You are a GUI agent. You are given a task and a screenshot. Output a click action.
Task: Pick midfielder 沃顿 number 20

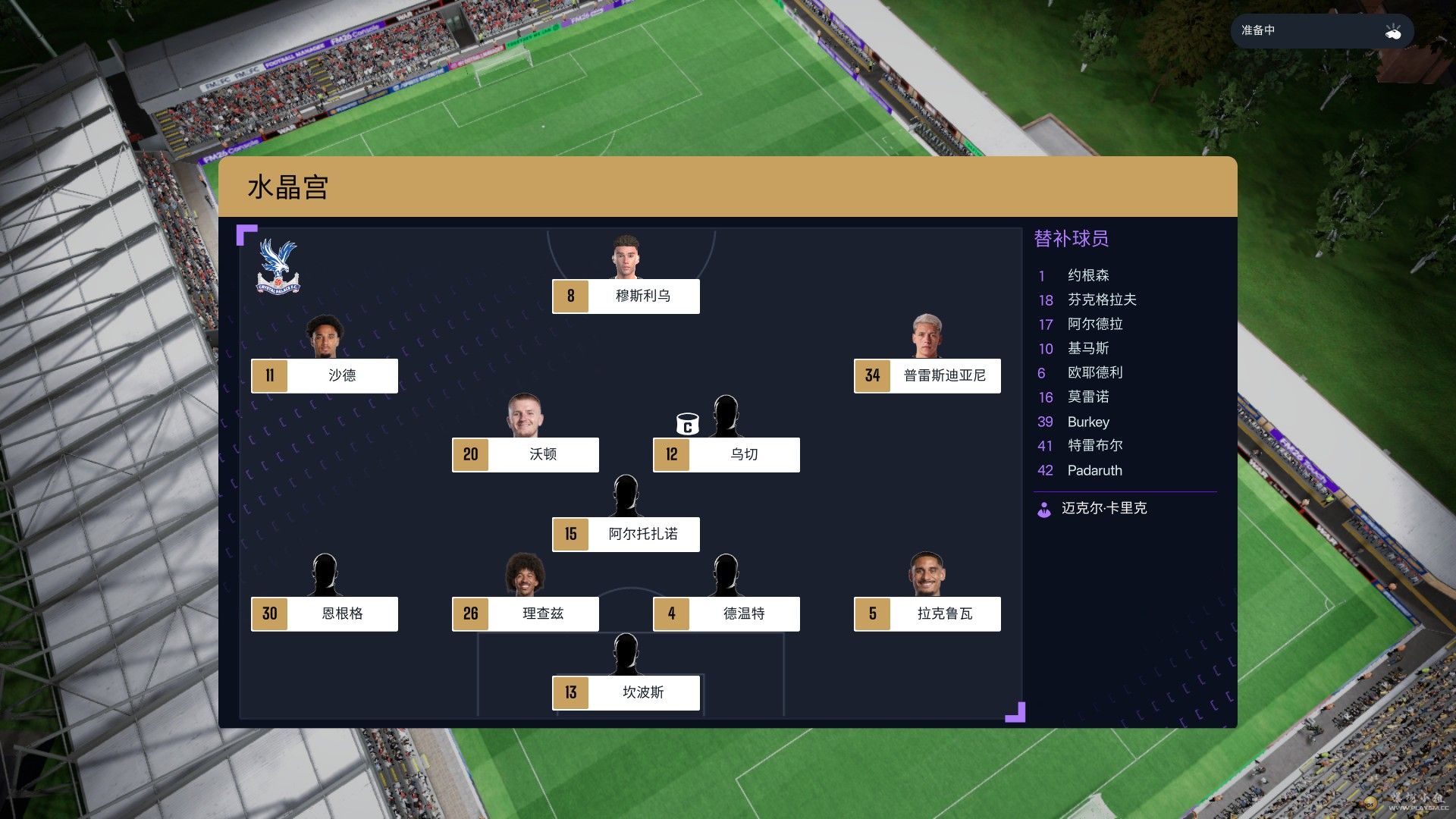coord(525,454)
